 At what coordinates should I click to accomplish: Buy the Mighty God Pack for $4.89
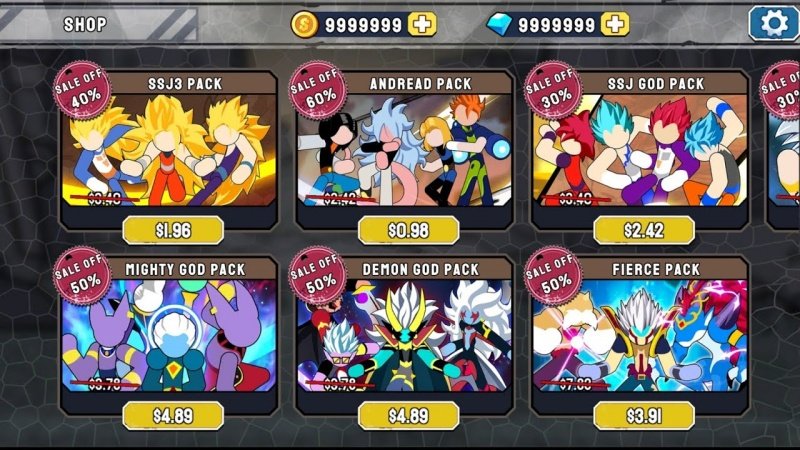pyautogui.click(x=172, y=415)
